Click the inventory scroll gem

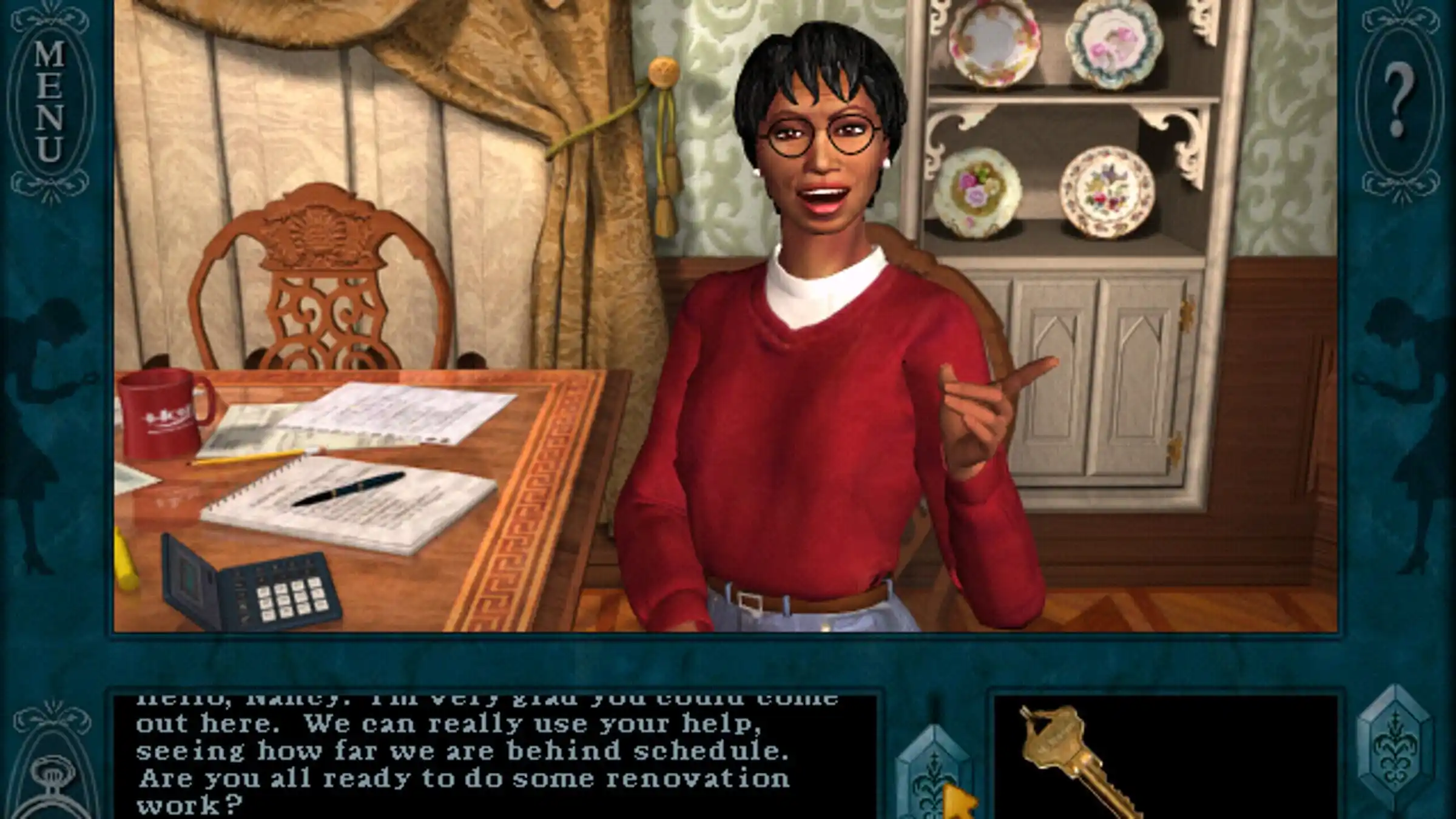click(x=1394, y=753)
